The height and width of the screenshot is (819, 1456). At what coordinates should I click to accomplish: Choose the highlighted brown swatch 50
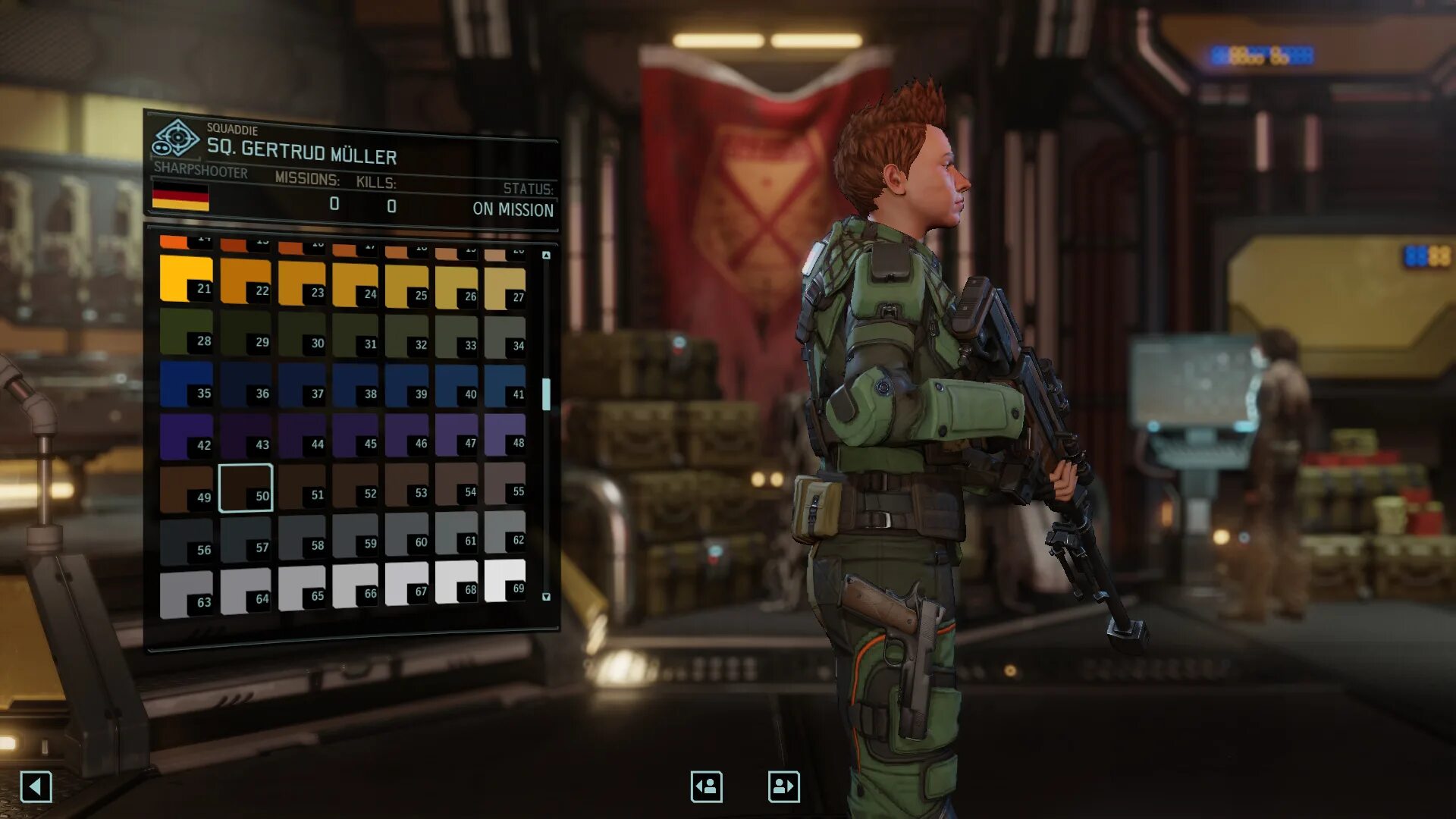pos(245,488)
